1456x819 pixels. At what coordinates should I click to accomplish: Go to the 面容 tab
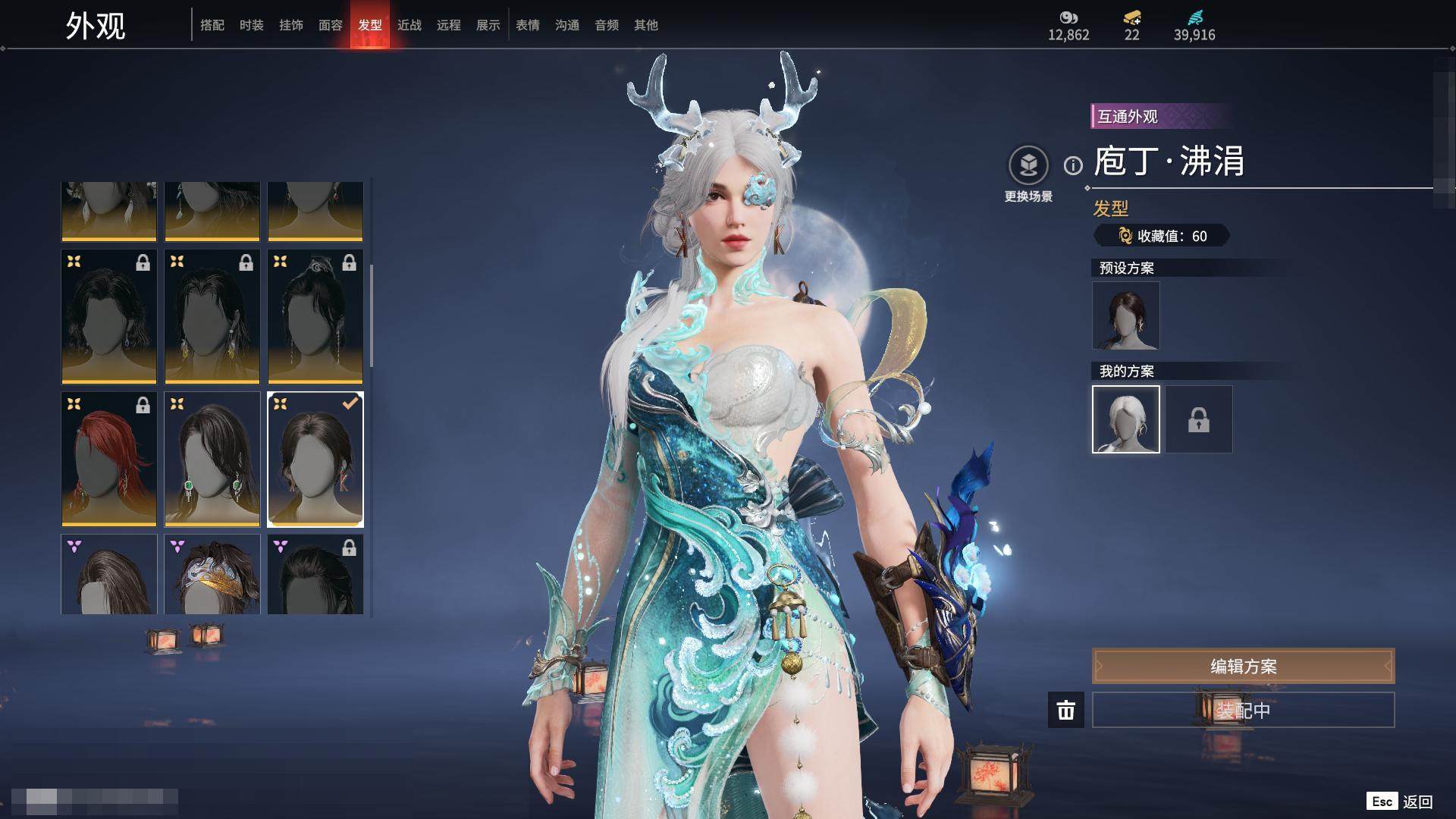pyautogui.click(x=331, y=25)
